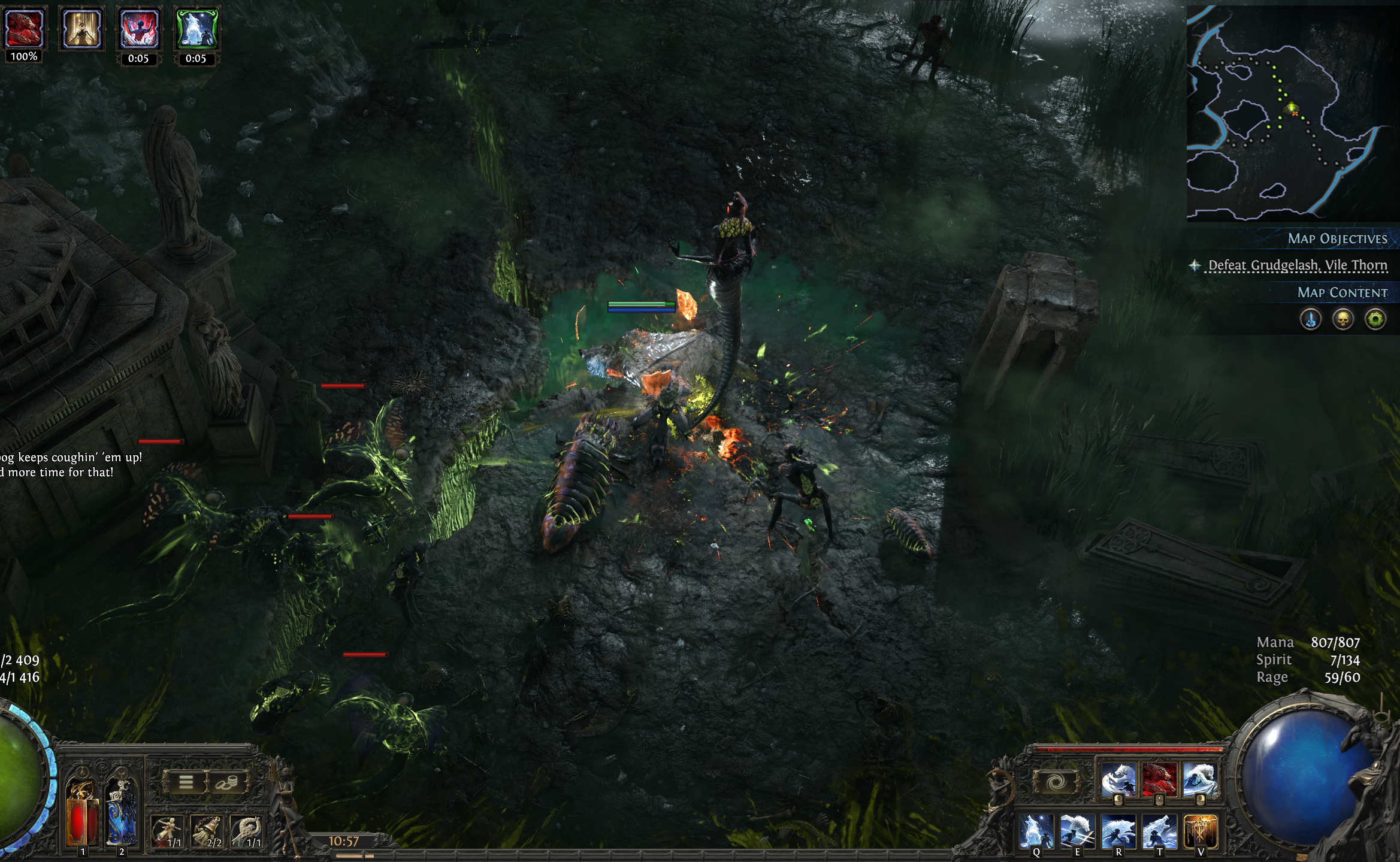Click the green-framed ice wolf buff icon

pyautogui.click(x=196, y=28)
